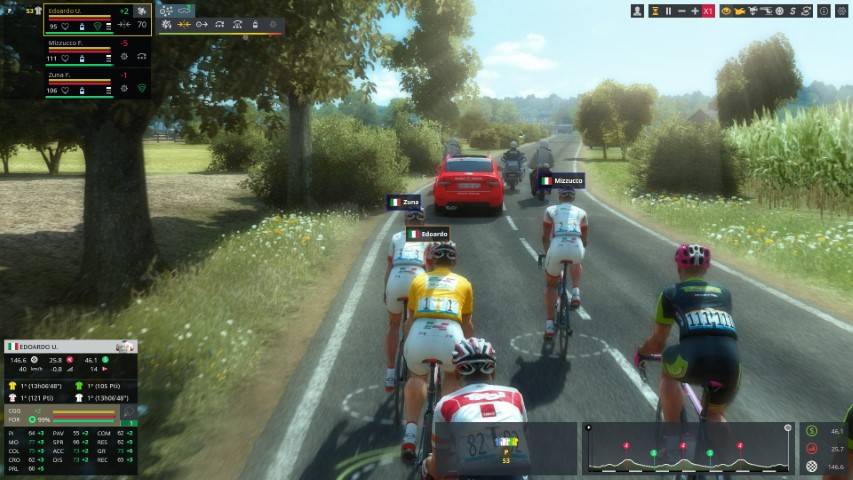Click the Mizzucco name tag above the rider

click(561, 181)
